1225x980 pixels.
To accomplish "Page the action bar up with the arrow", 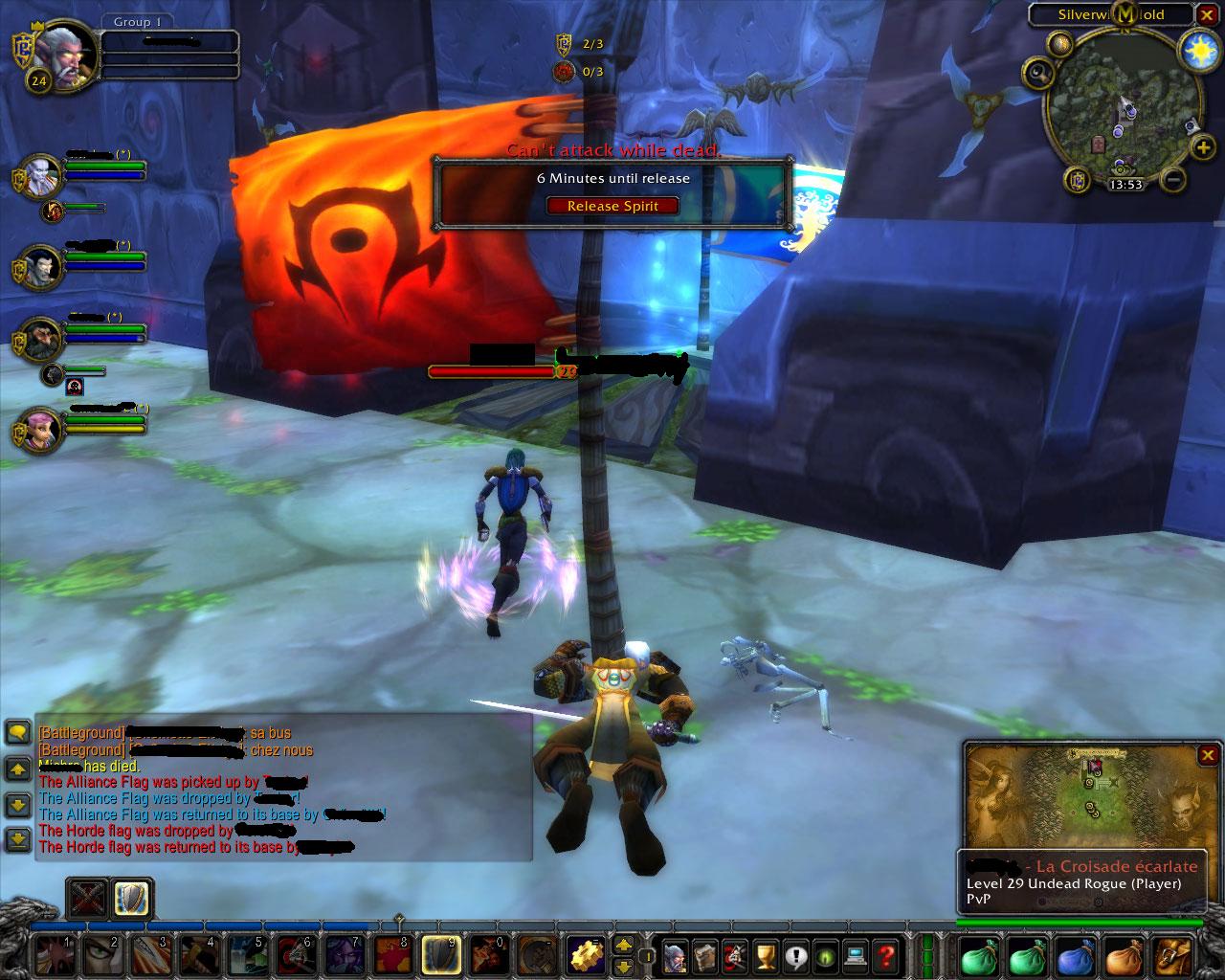I will coord(623,945).
